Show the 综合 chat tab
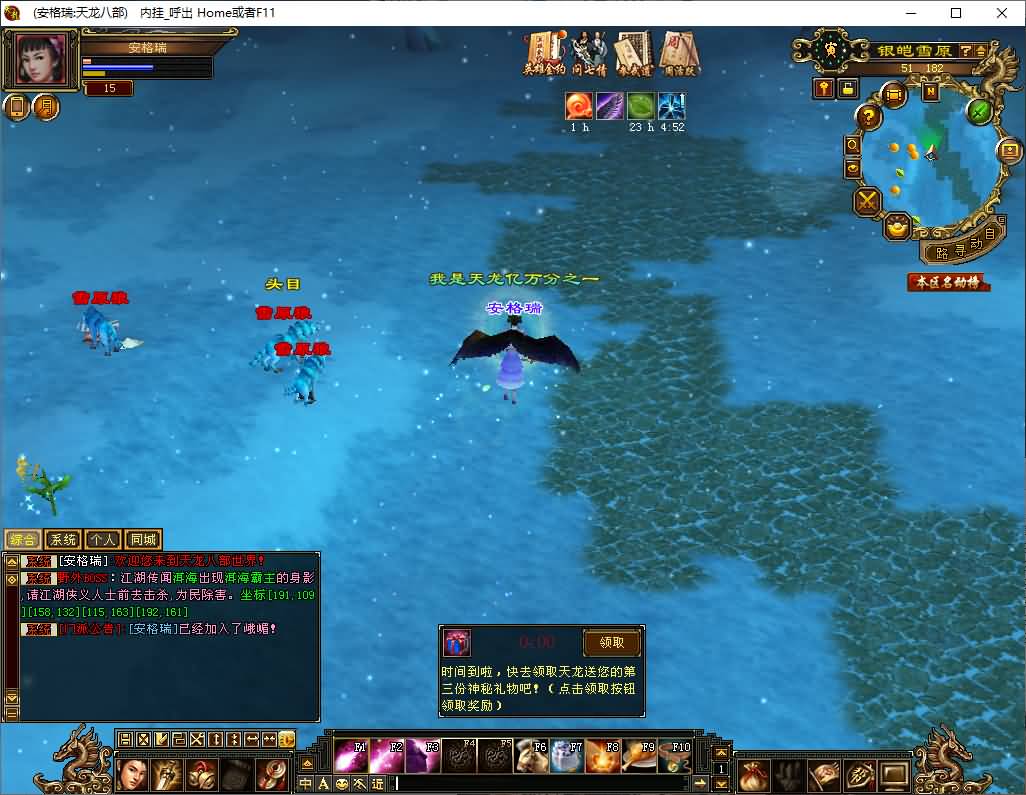1026x795 pixels. click(23, 540)
